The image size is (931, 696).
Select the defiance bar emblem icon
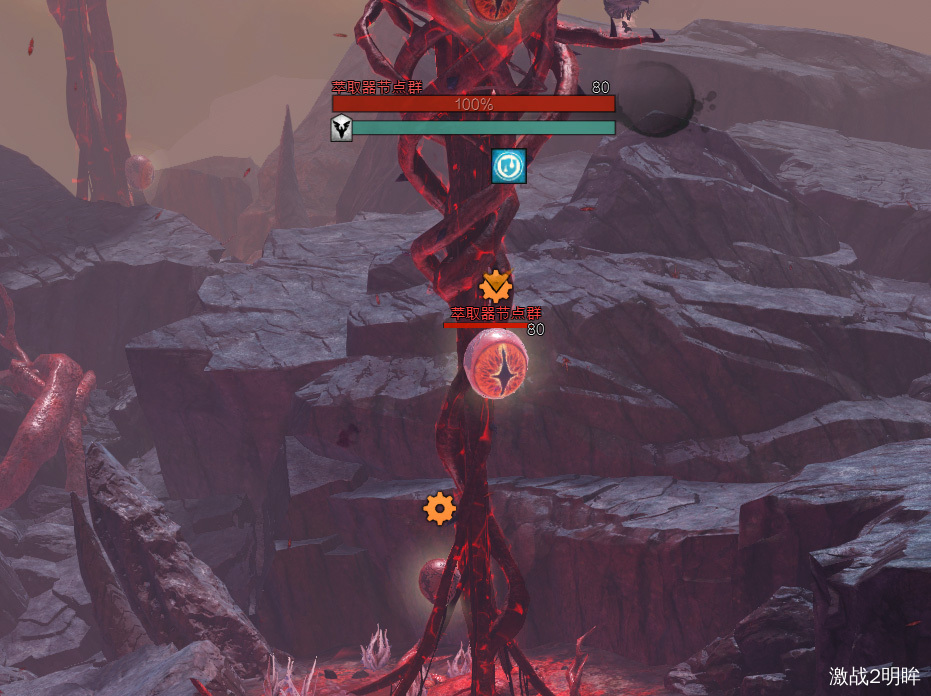pos(342,128)
